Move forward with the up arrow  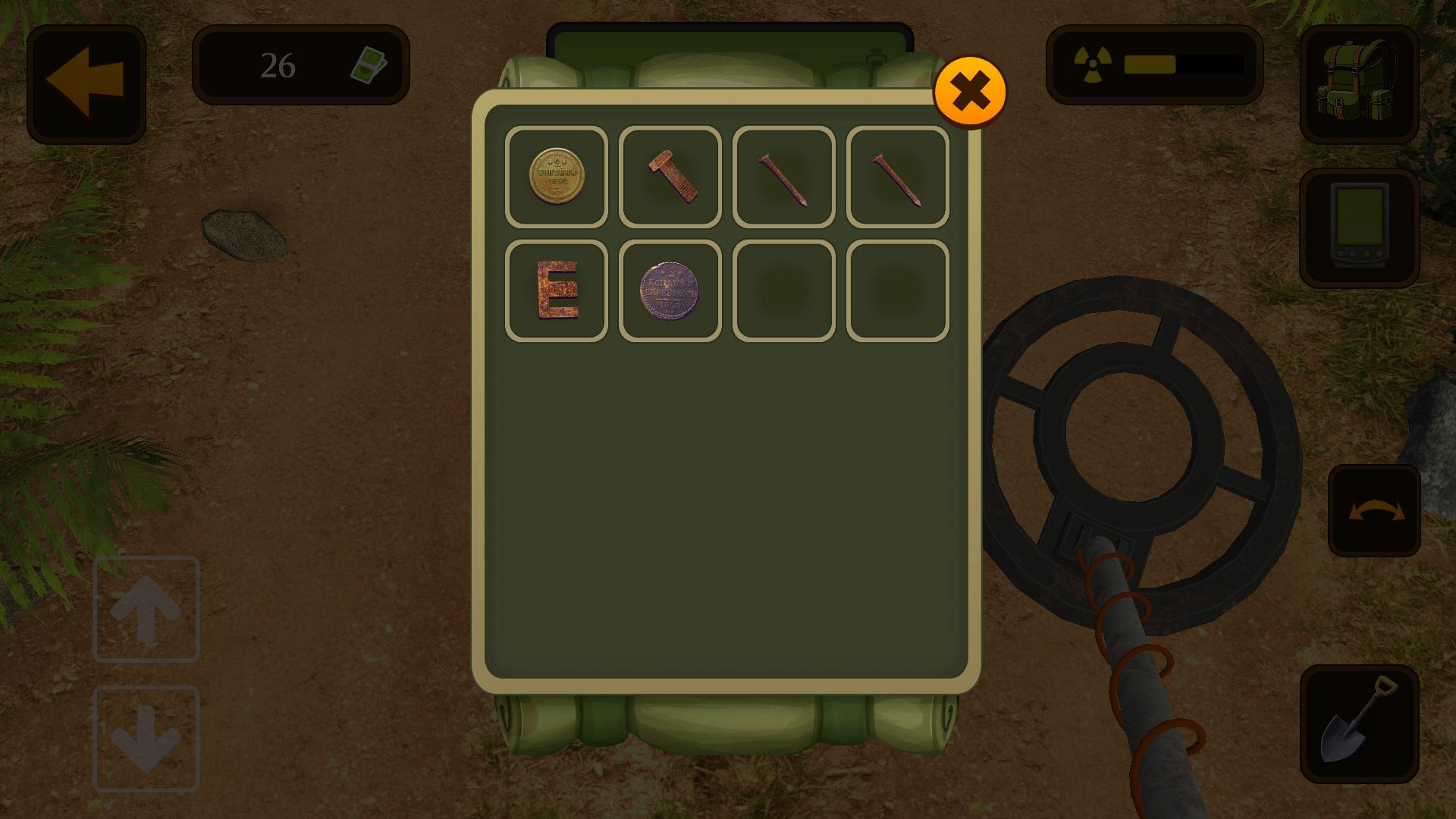pyautogui.click(x=146, y=609)
